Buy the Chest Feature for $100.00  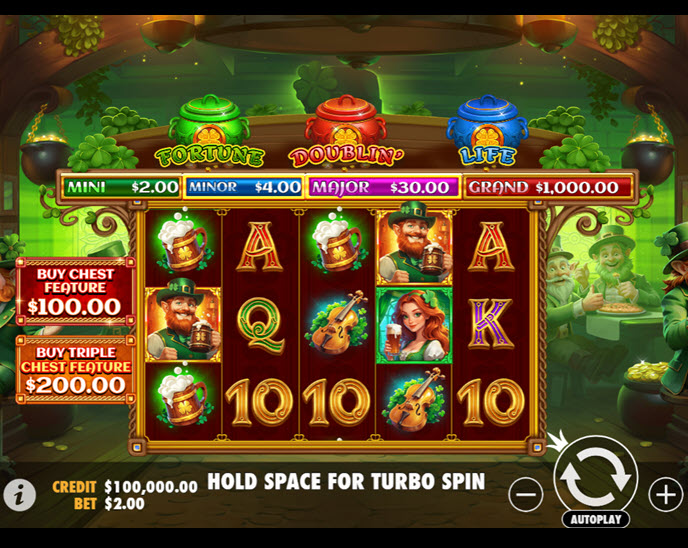point(75,290)
